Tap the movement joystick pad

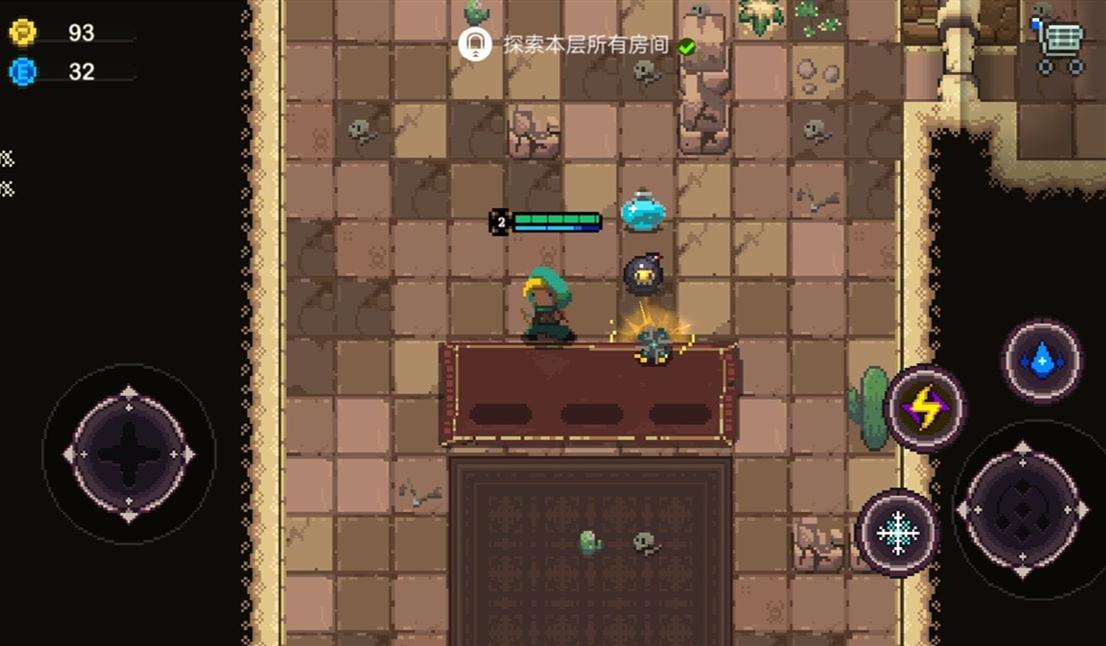pyautogui.click(x=129, y=454)
